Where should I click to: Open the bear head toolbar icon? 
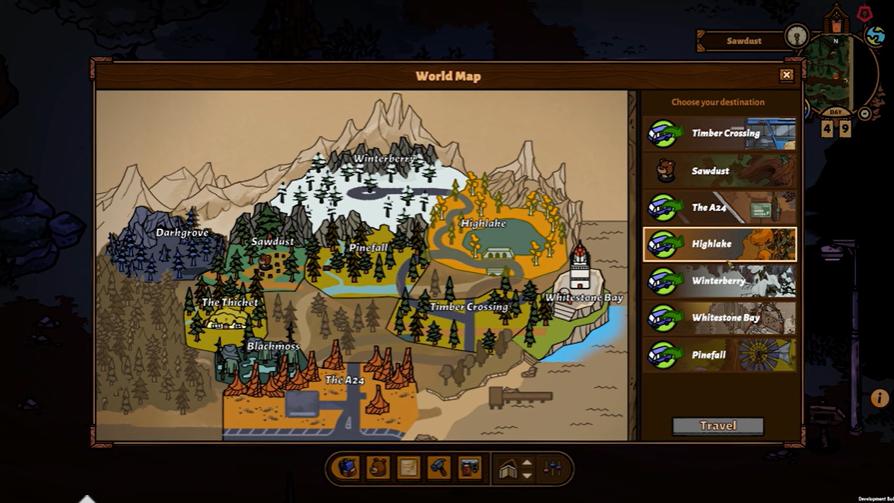[378, 467]
